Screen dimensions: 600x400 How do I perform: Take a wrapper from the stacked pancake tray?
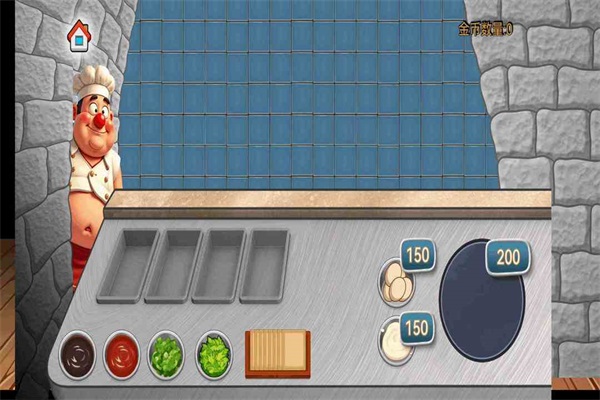pos(277,352)
